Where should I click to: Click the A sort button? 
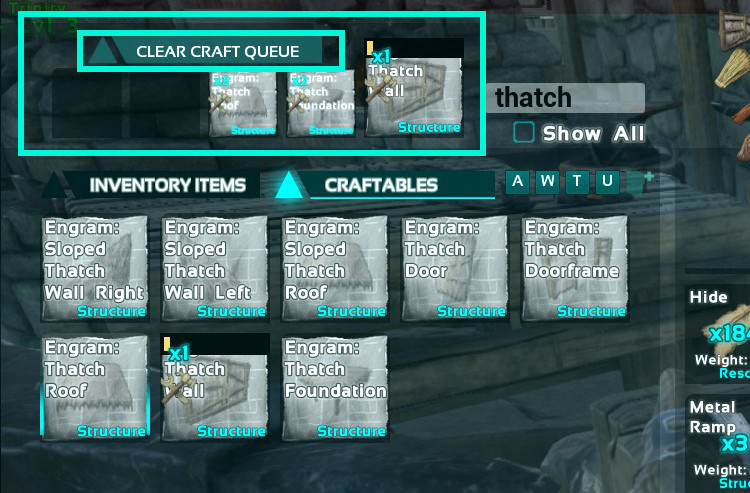pos(517,181)
